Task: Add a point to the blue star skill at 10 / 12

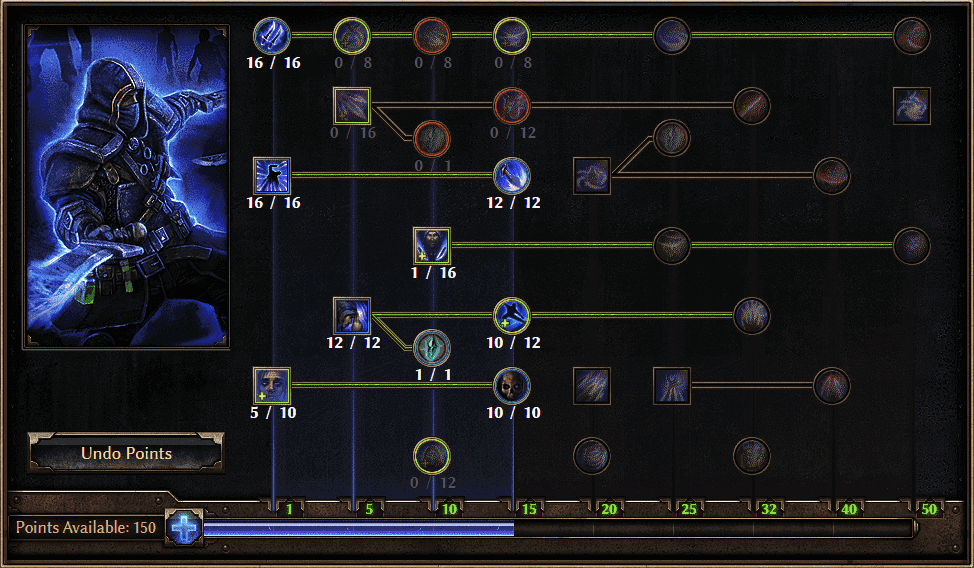Action: [x=512, y=316]
